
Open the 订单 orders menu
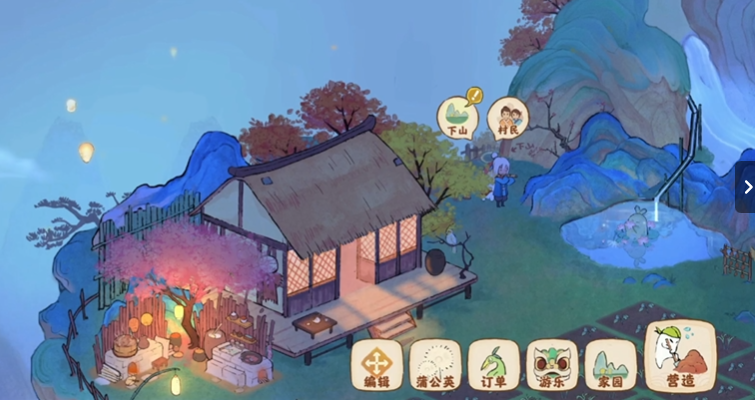coord(494,365)
